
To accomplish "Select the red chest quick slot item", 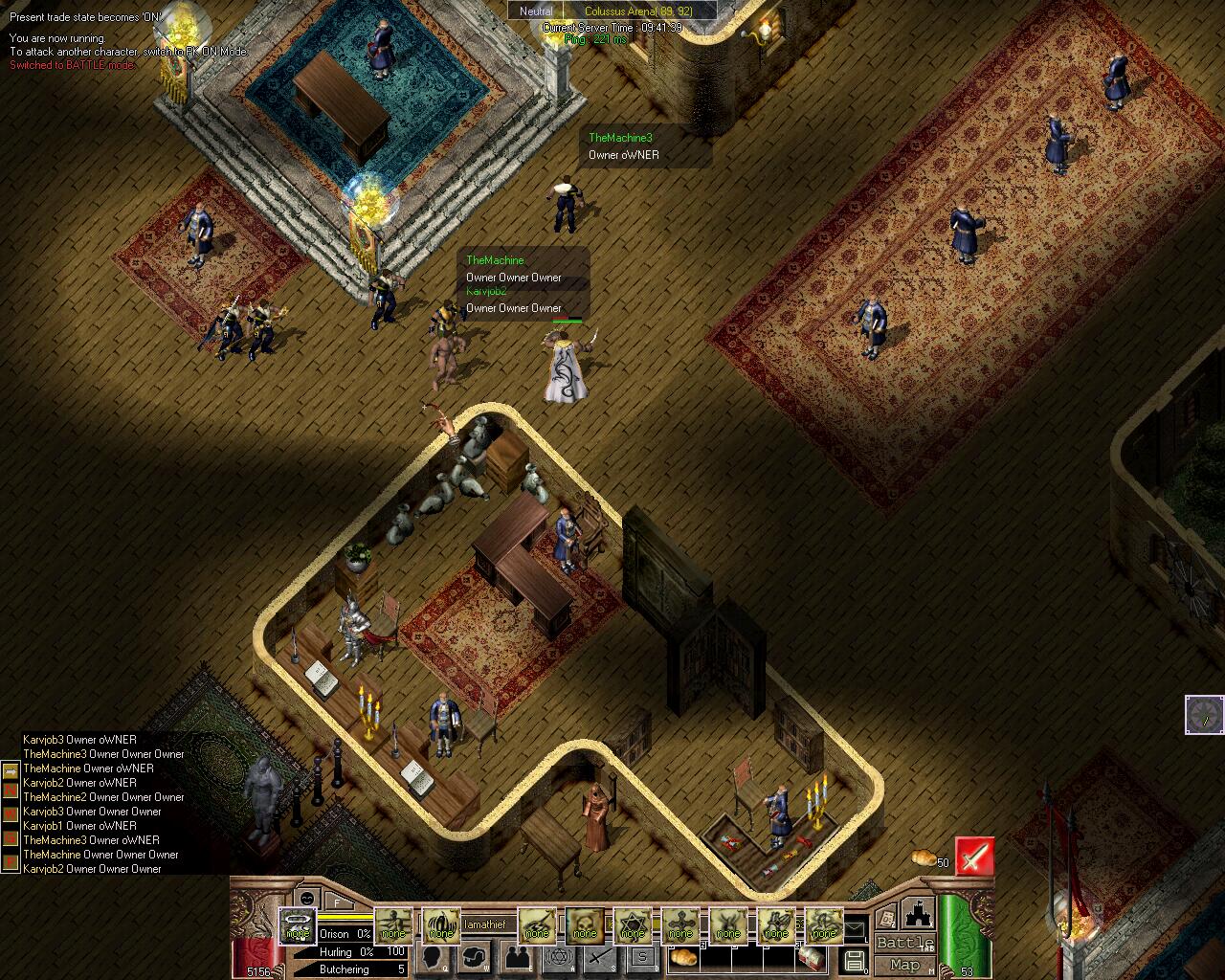I will tap(812, 958).
